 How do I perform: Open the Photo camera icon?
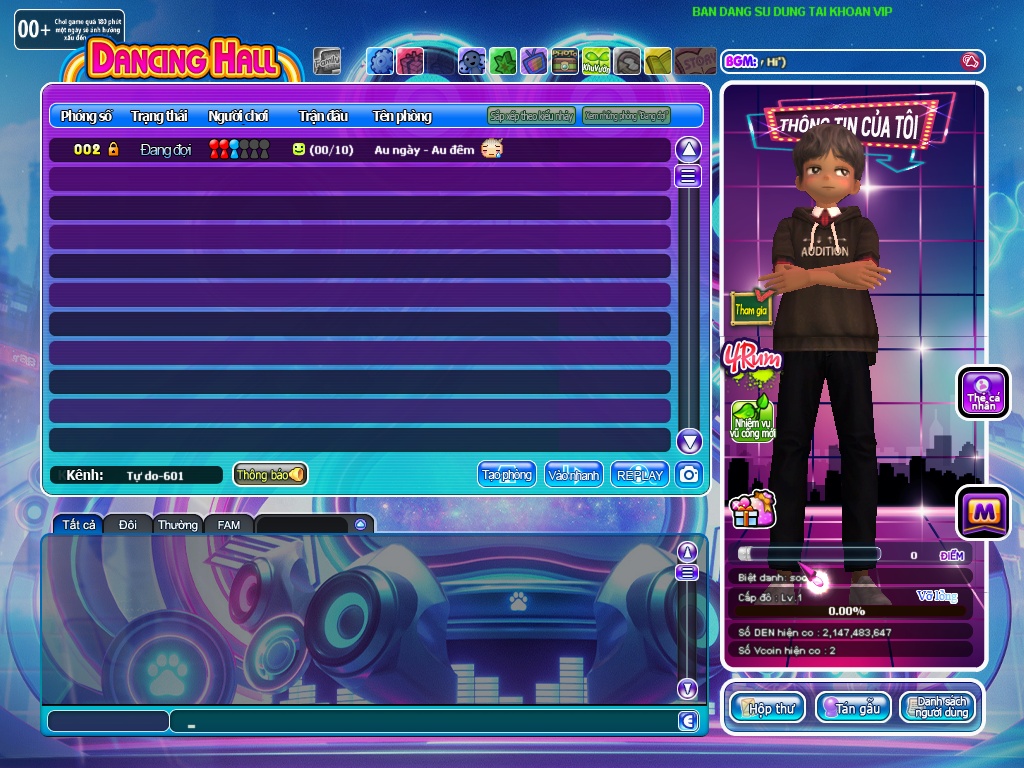point(566,62)
